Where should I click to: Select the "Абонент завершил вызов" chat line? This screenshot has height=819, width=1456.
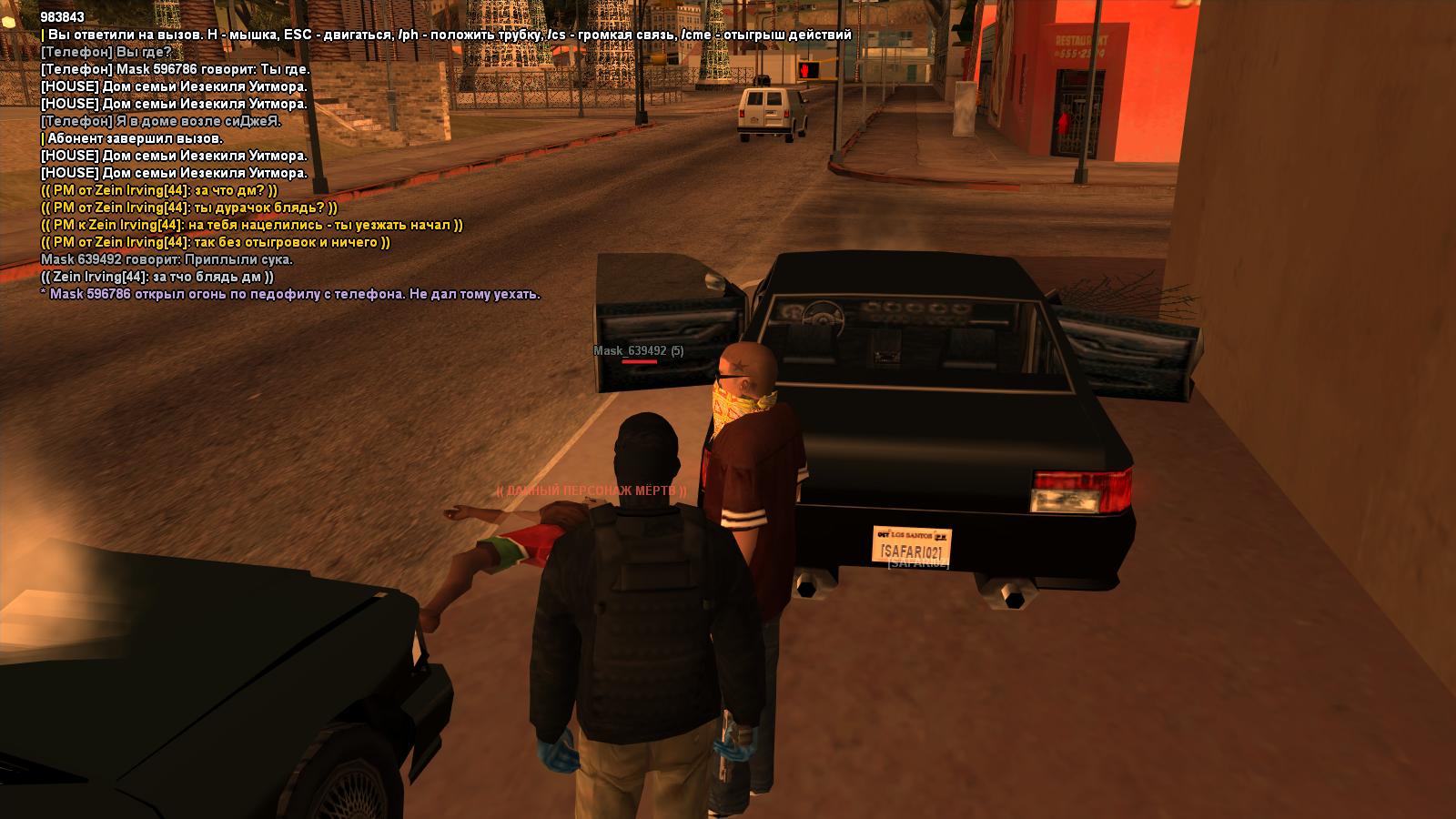[x=132, y=138]
